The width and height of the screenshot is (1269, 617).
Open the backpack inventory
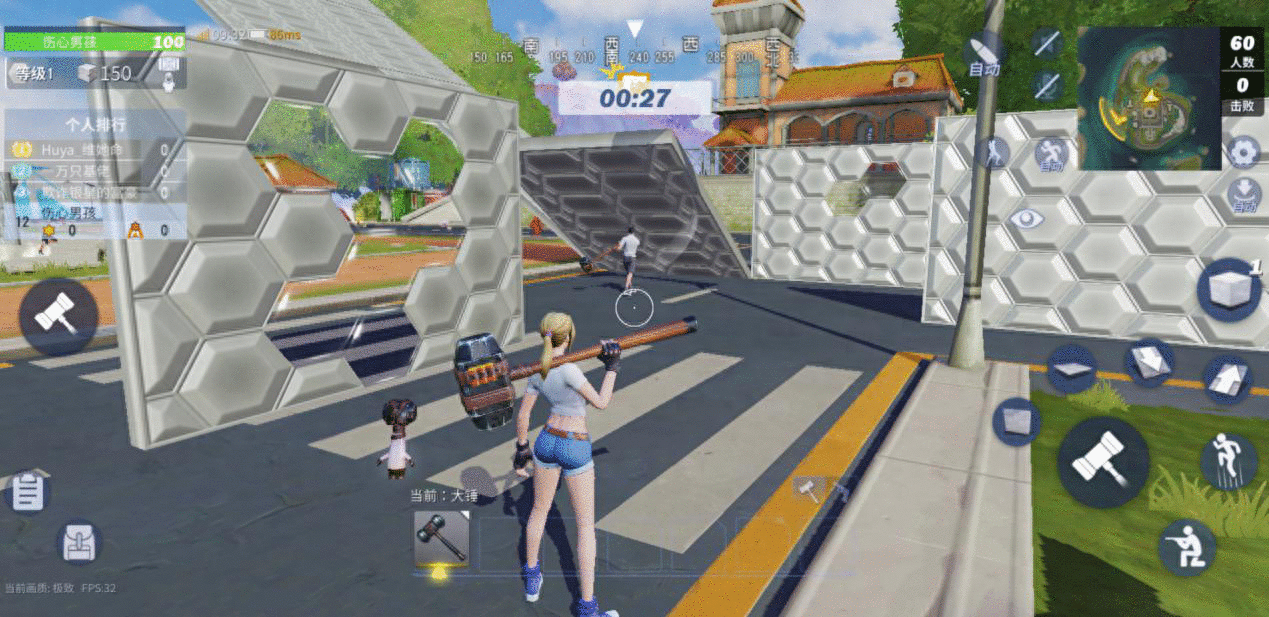pyautogui.click(x=78, y=543)
